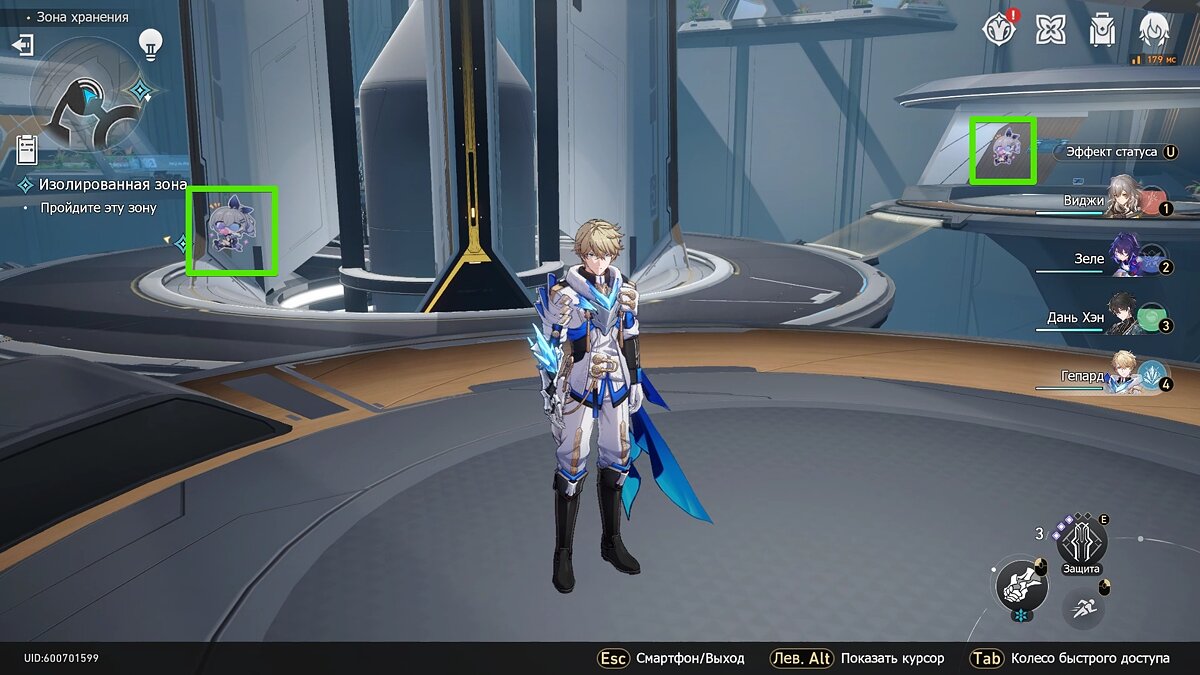
Task: Switch to party member Дань Хэн
Action: pos(1128,316)
